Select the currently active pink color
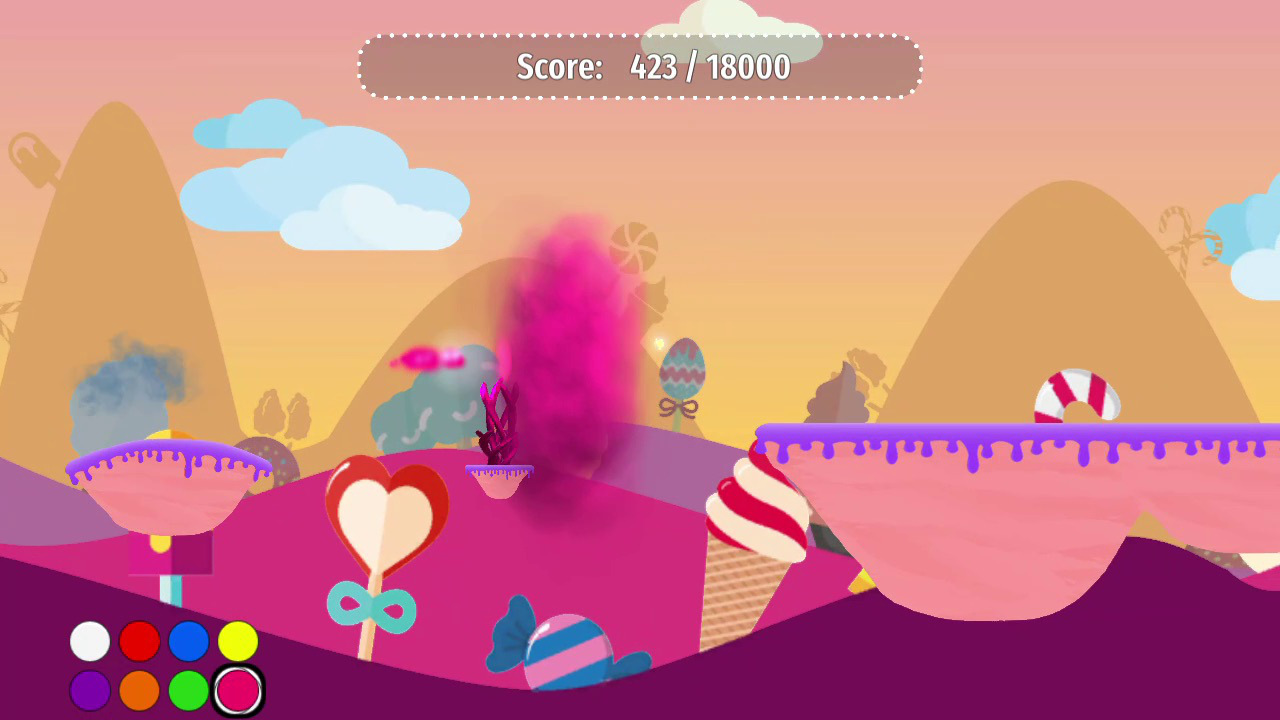 coord(238,690)
